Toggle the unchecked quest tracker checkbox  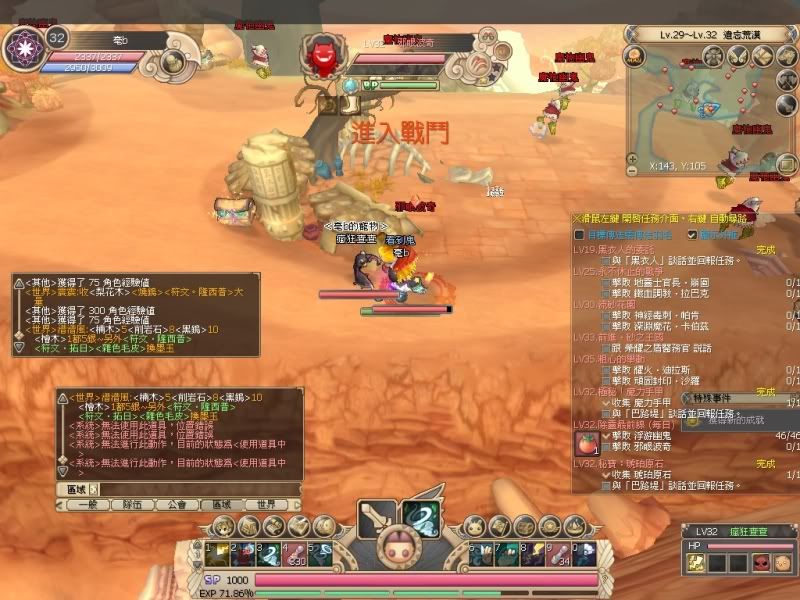pos(579,234)
